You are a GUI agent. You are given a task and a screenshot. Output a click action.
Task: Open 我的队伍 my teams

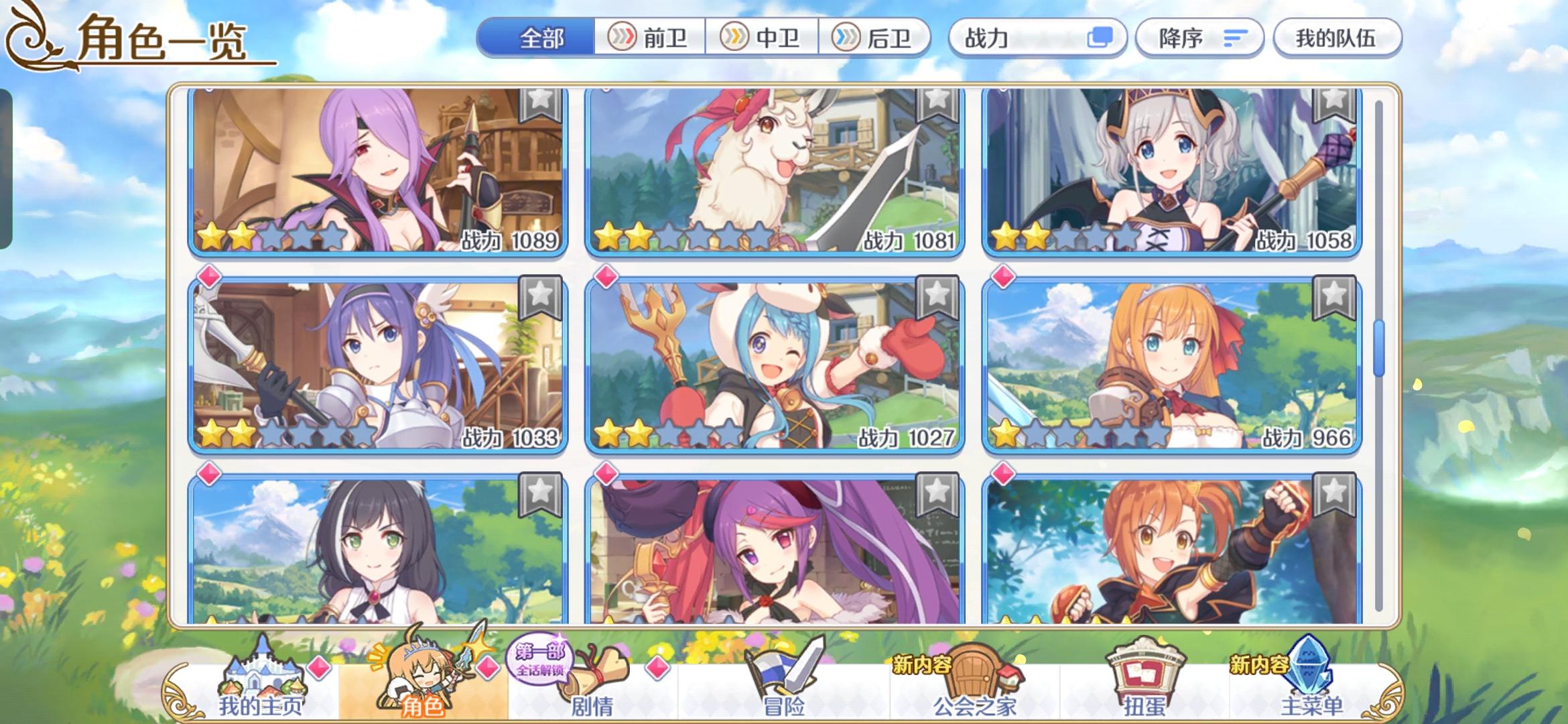pyautogui.click(x=1336, y=38)
